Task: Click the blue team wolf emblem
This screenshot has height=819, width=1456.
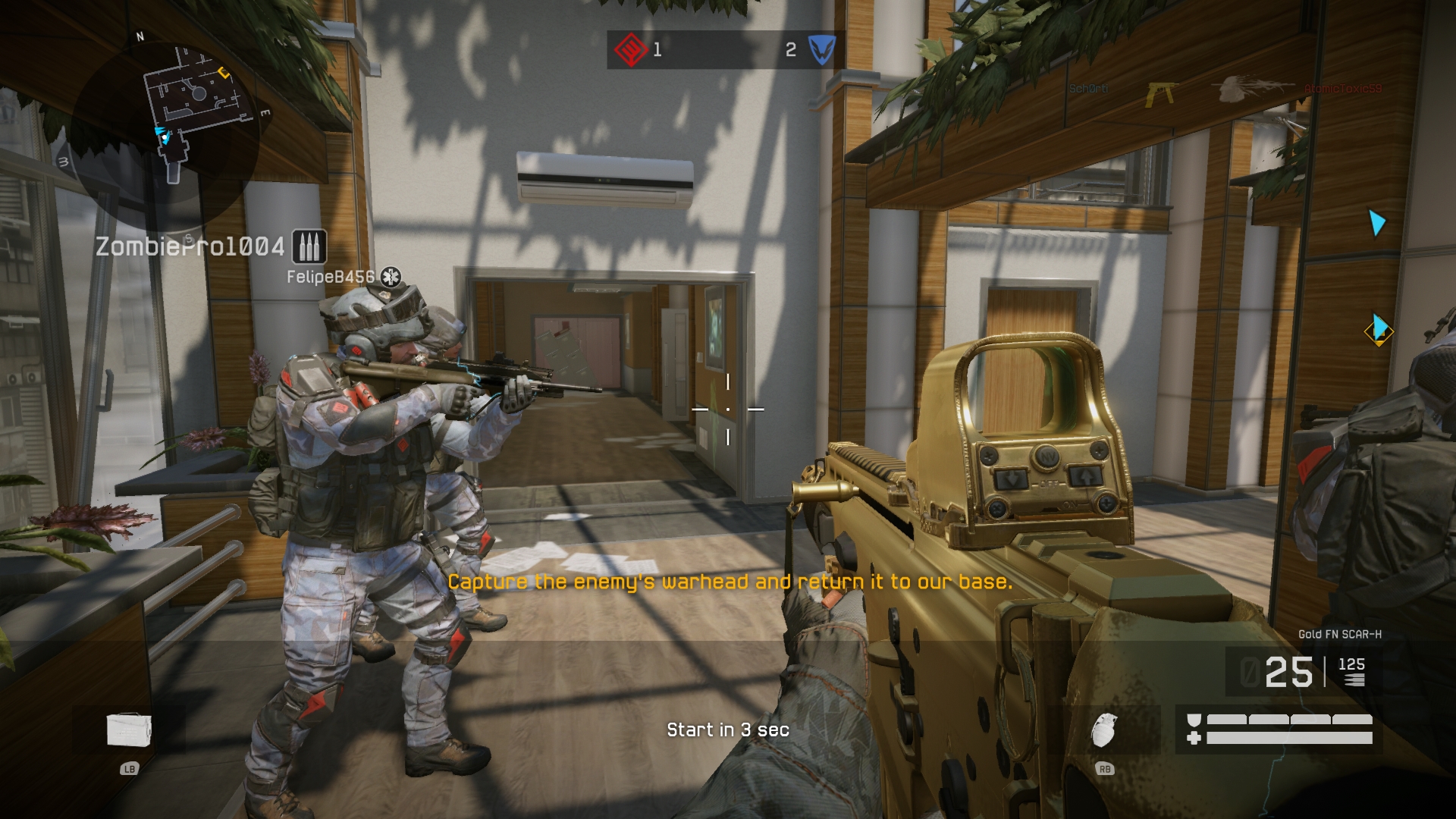Action: click(821, 50)
